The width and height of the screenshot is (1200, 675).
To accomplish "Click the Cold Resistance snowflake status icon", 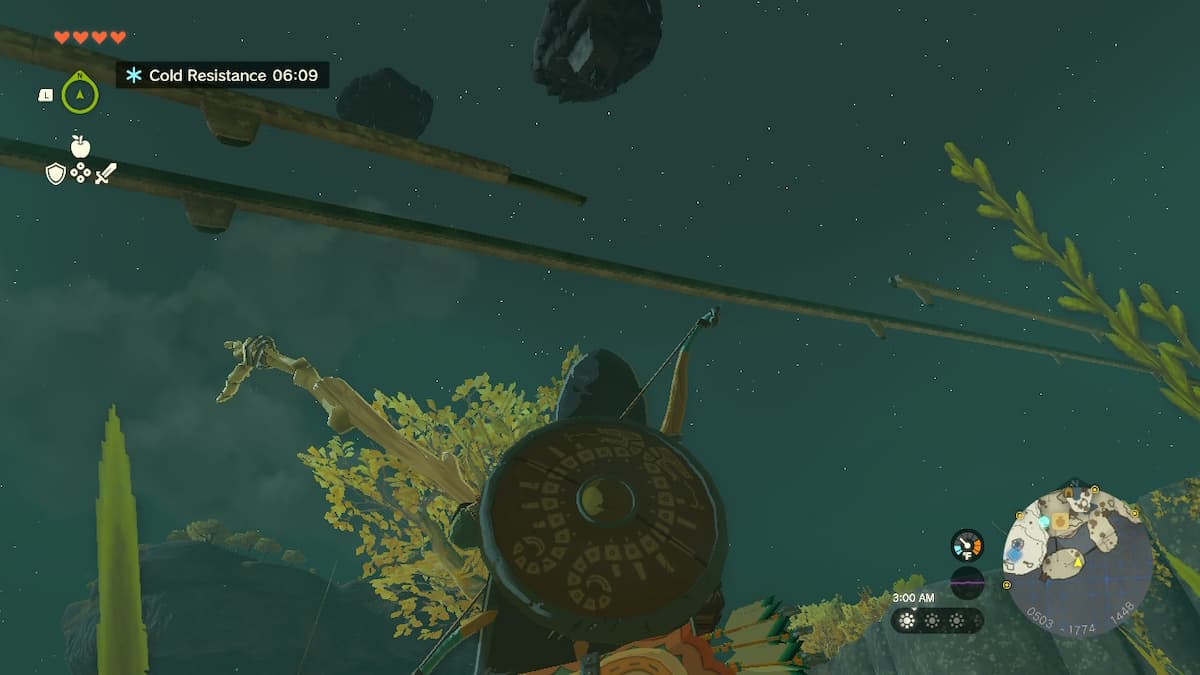I will [x=133, y=75].
